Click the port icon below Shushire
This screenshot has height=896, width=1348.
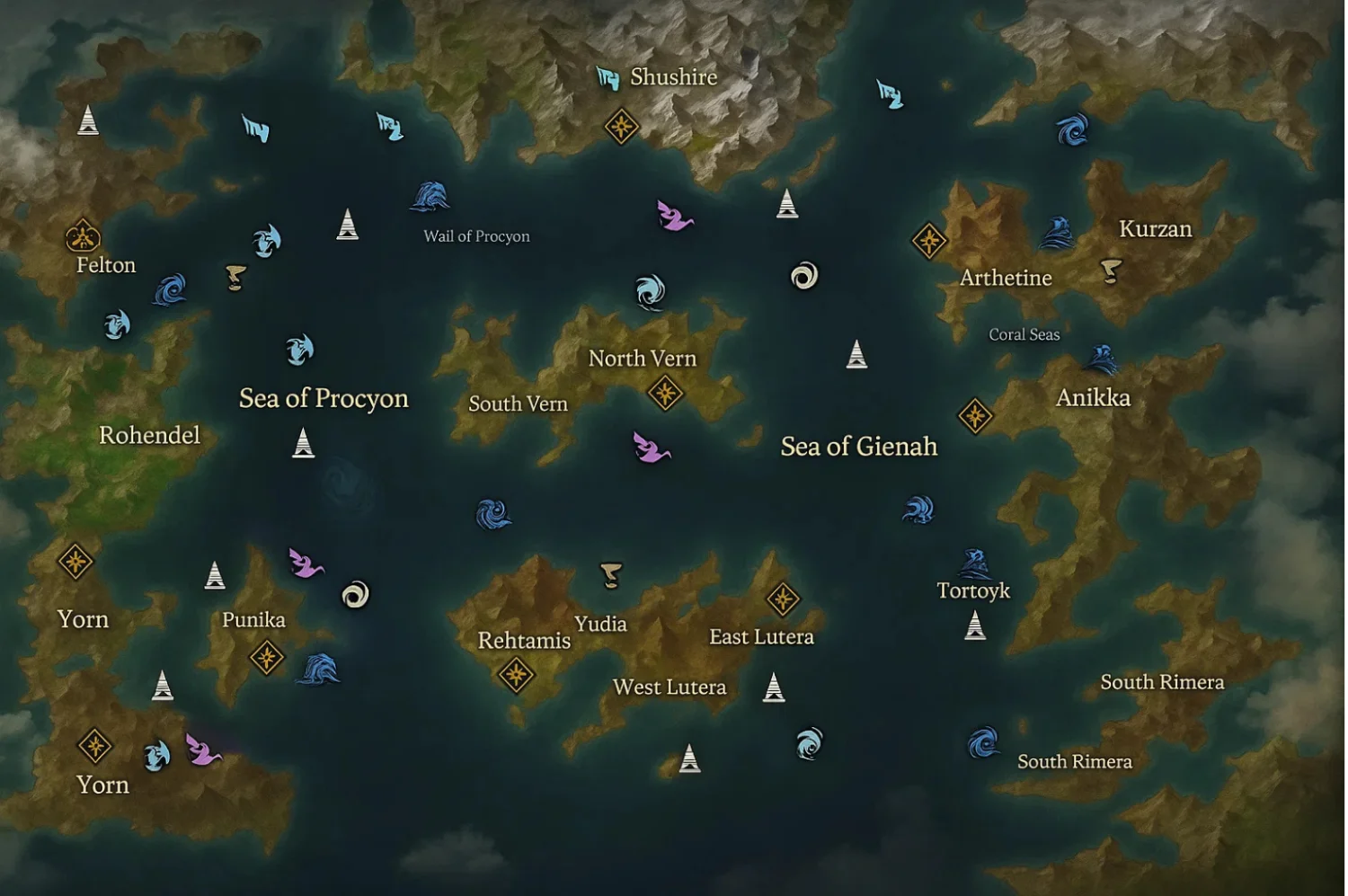coord(622,126)
